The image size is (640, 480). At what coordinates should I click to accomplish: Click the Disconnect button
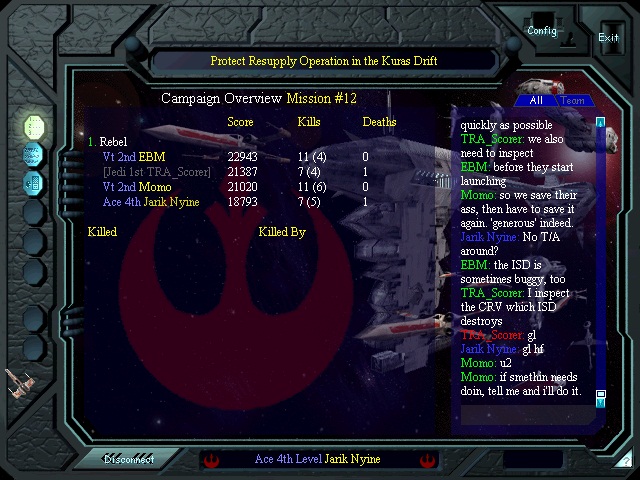tap(130, 460)
